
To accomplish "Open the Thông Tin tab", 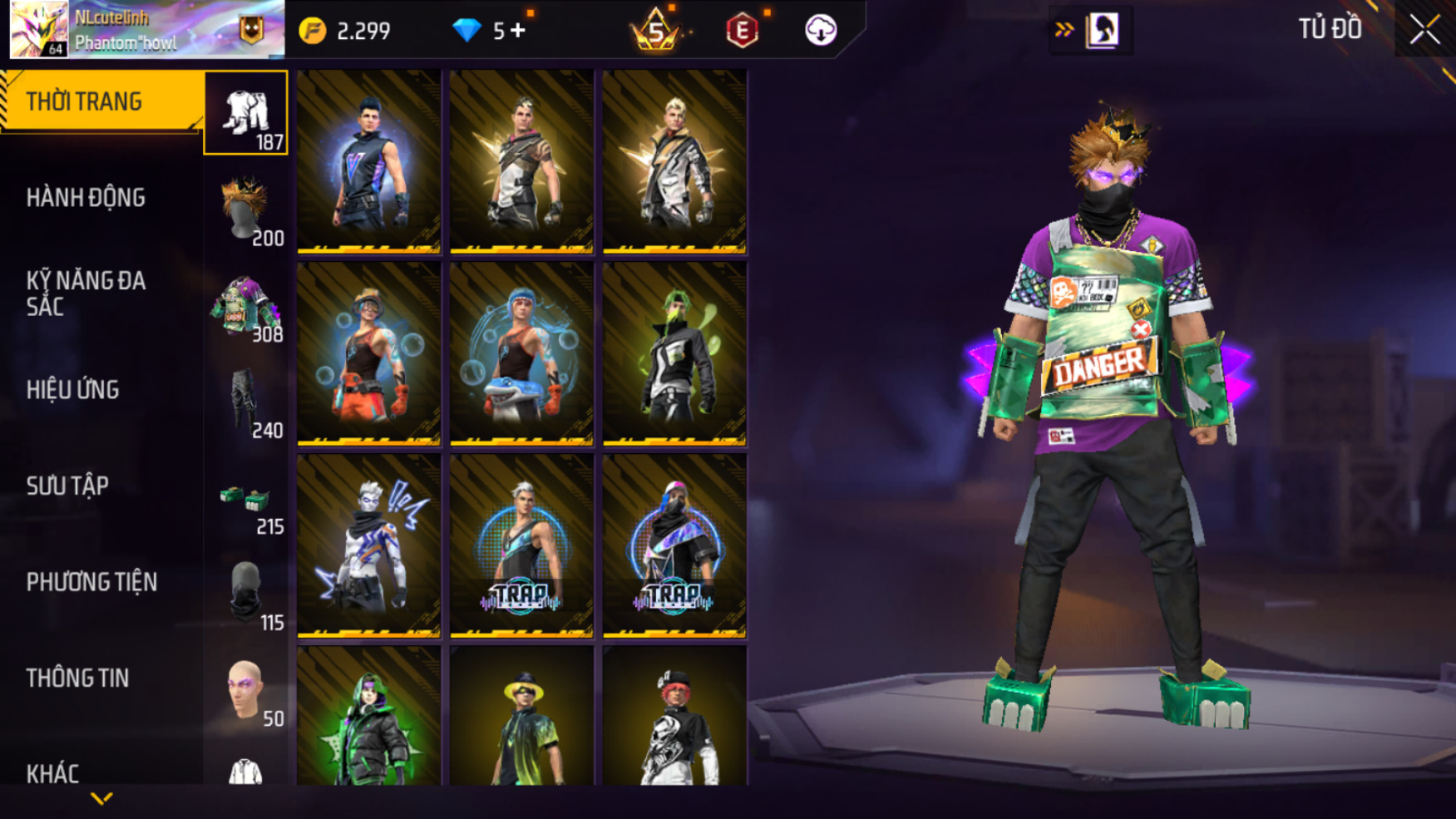I will click(77, 678).
